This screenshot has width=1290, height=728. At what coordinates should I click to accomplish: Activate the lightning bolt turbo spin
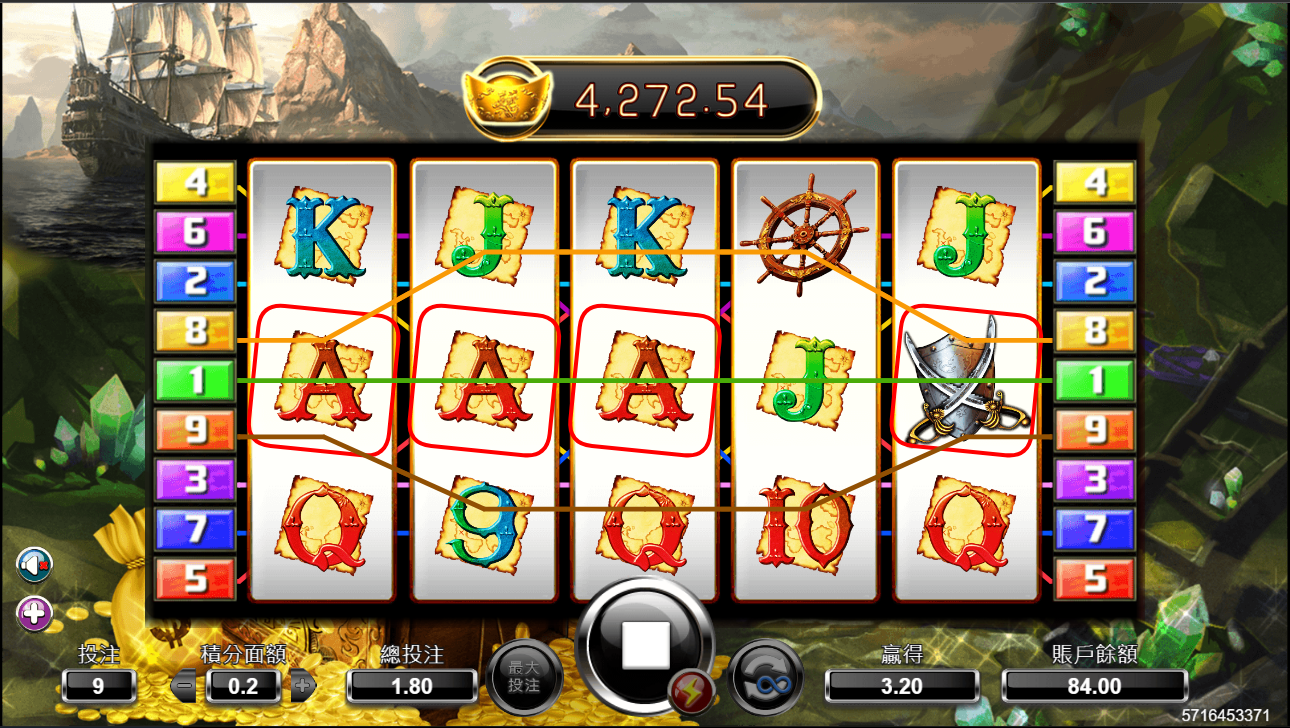690,691
